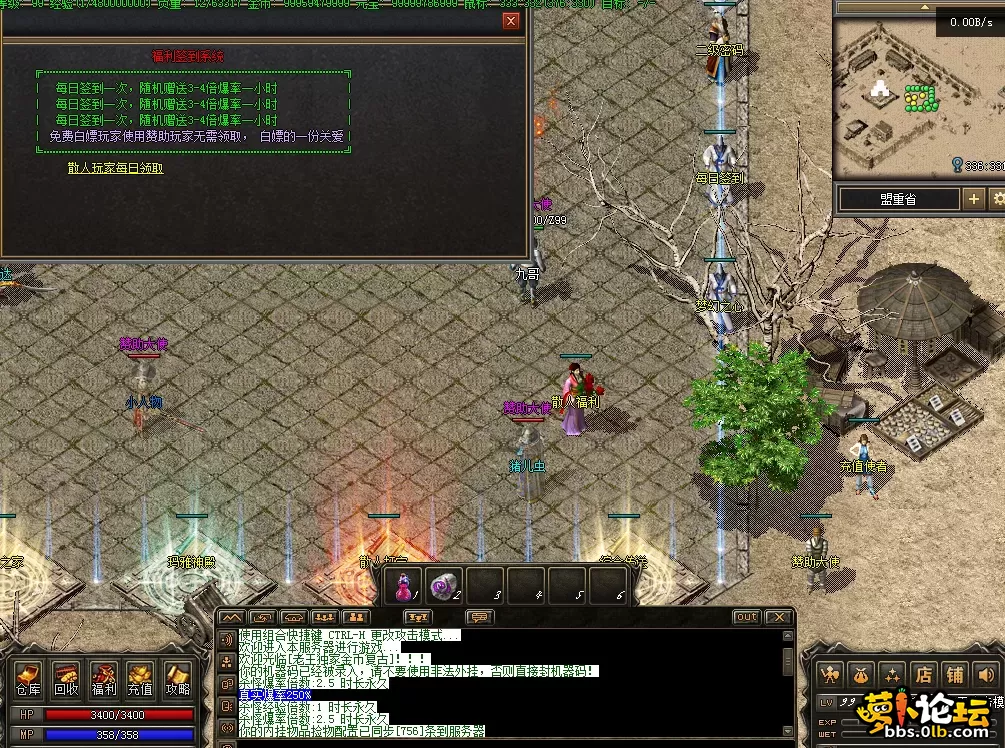Image resolution: width=1005 pixels, height=748 pixels.
Task: Open the money bag icon
Action: click(860, 675)
